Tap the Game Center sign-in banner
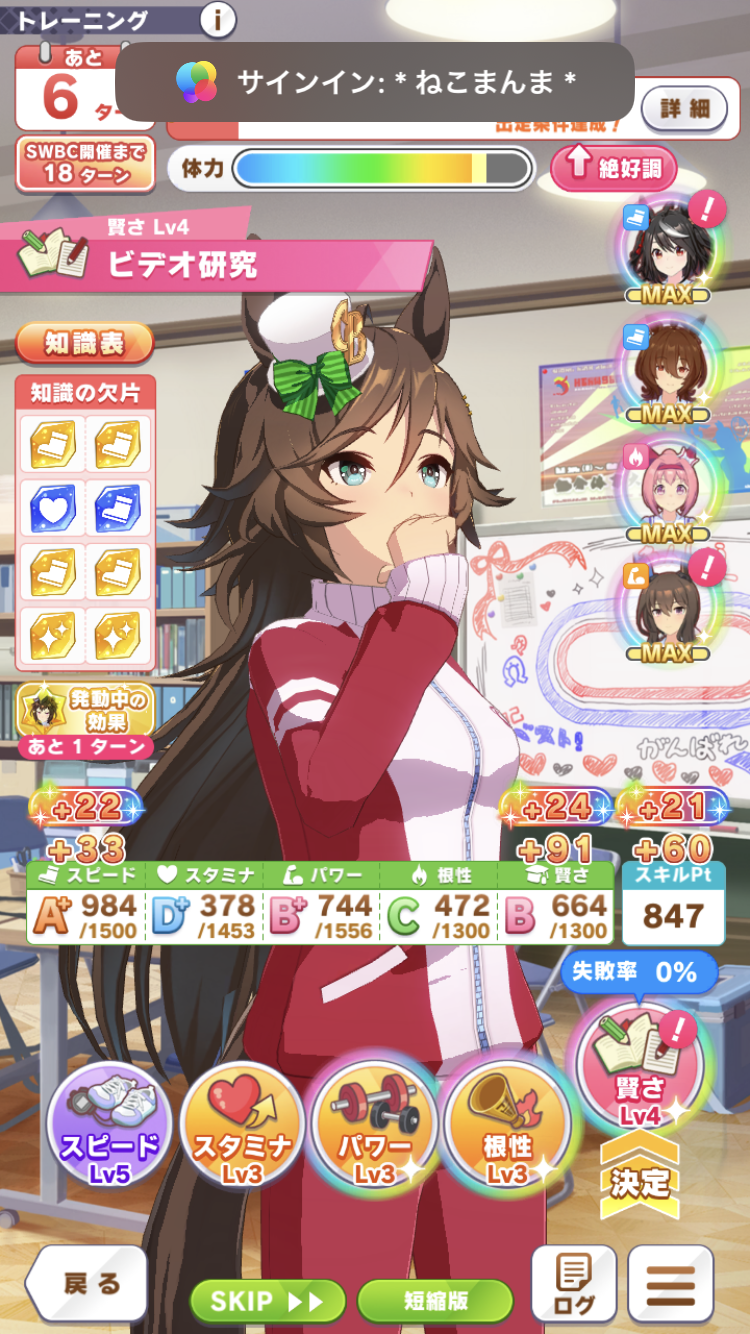Screen dimensions: 750x1334 point(374,82)
